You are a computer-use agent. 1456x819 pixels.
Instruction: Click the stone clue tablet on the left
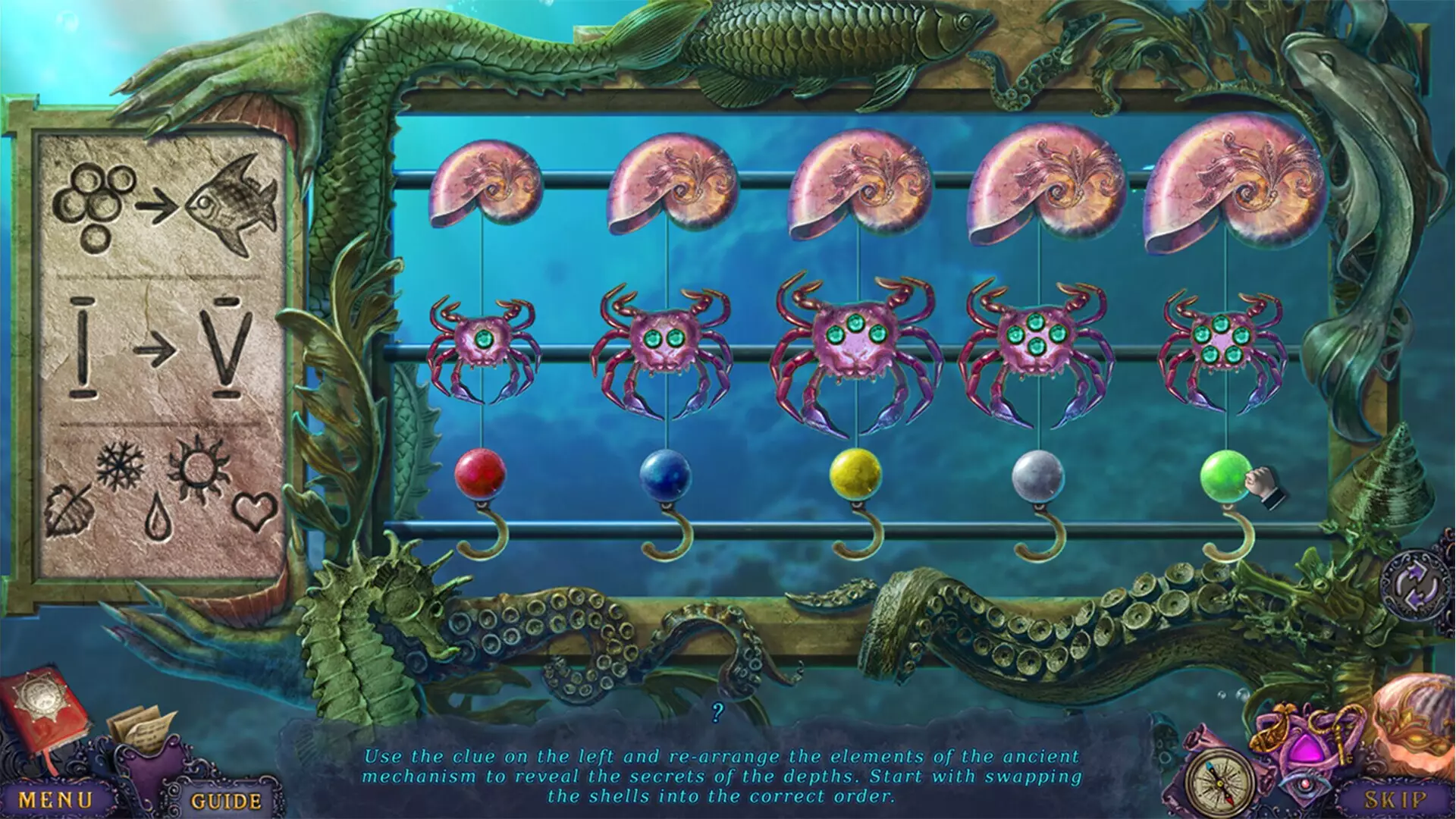163,356
